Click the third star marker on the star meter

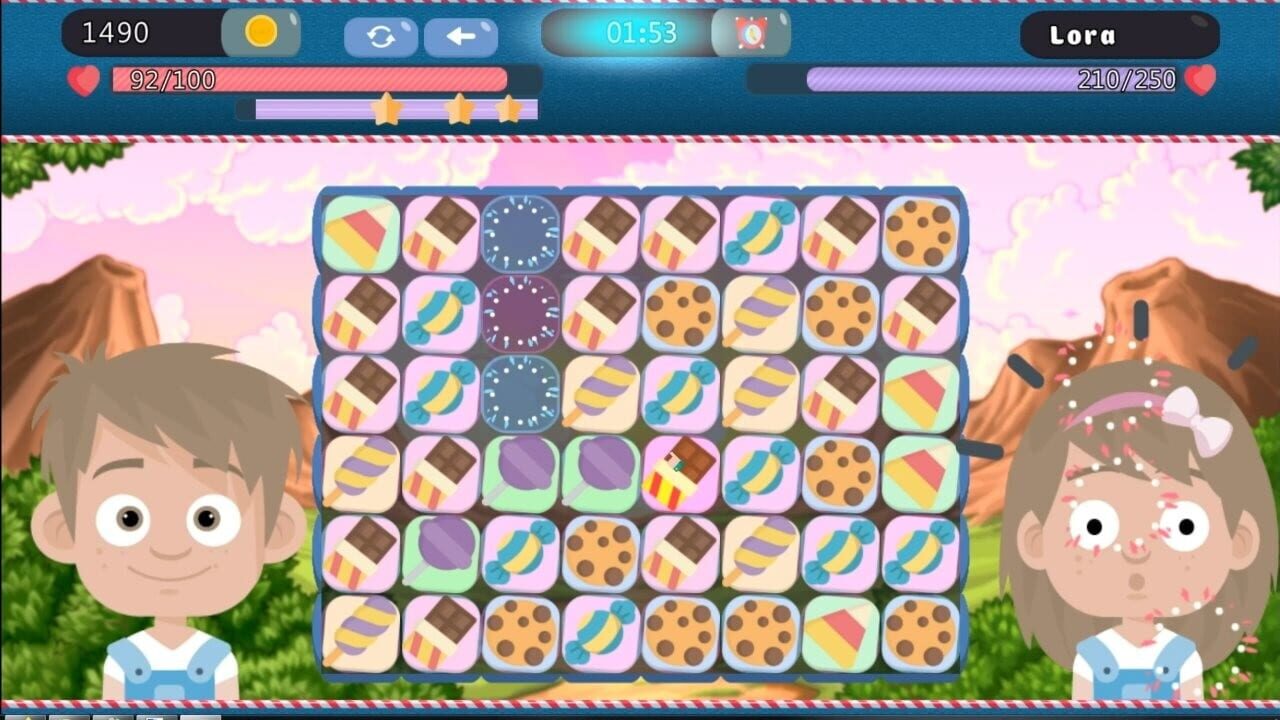508,110
